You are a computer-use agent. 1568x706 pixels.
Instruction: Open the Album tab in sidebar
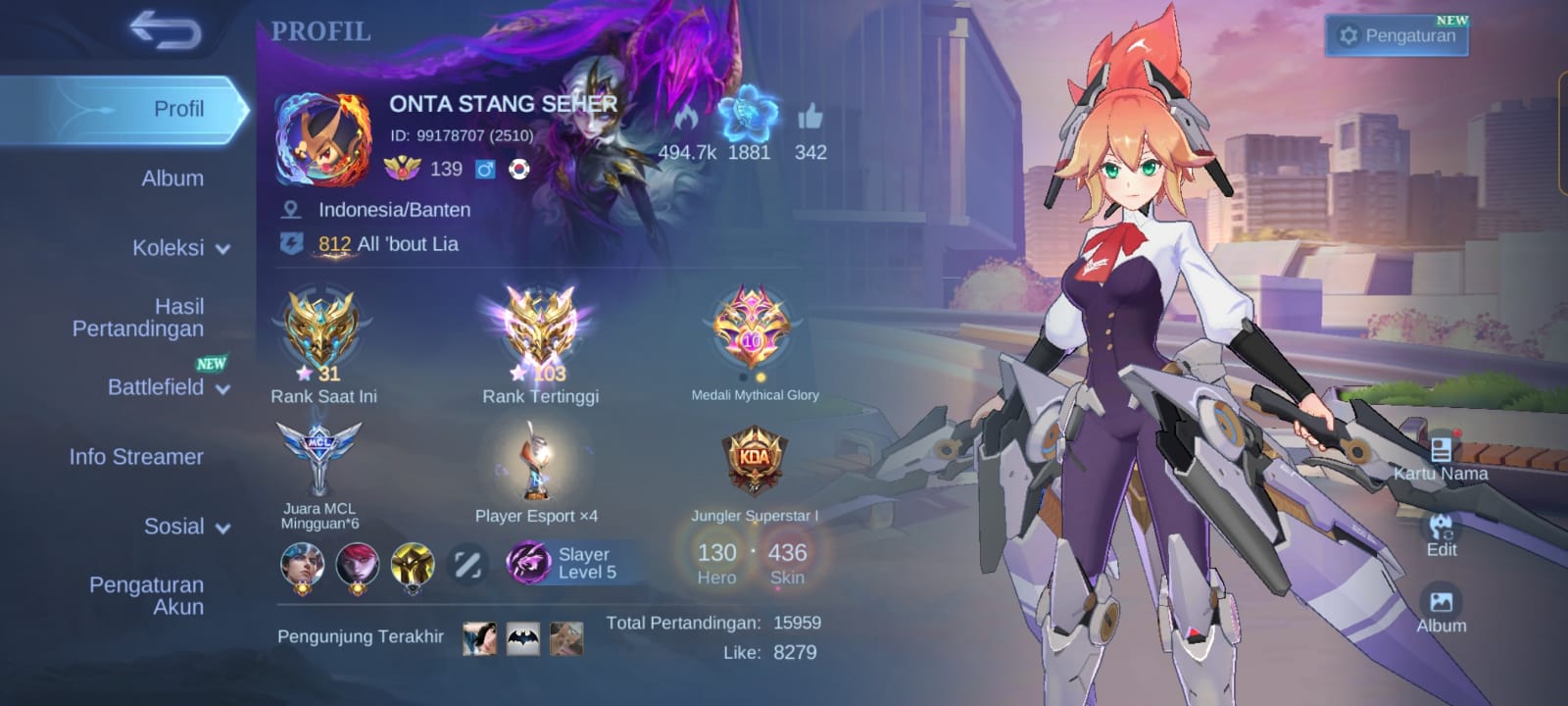[172, 178]
